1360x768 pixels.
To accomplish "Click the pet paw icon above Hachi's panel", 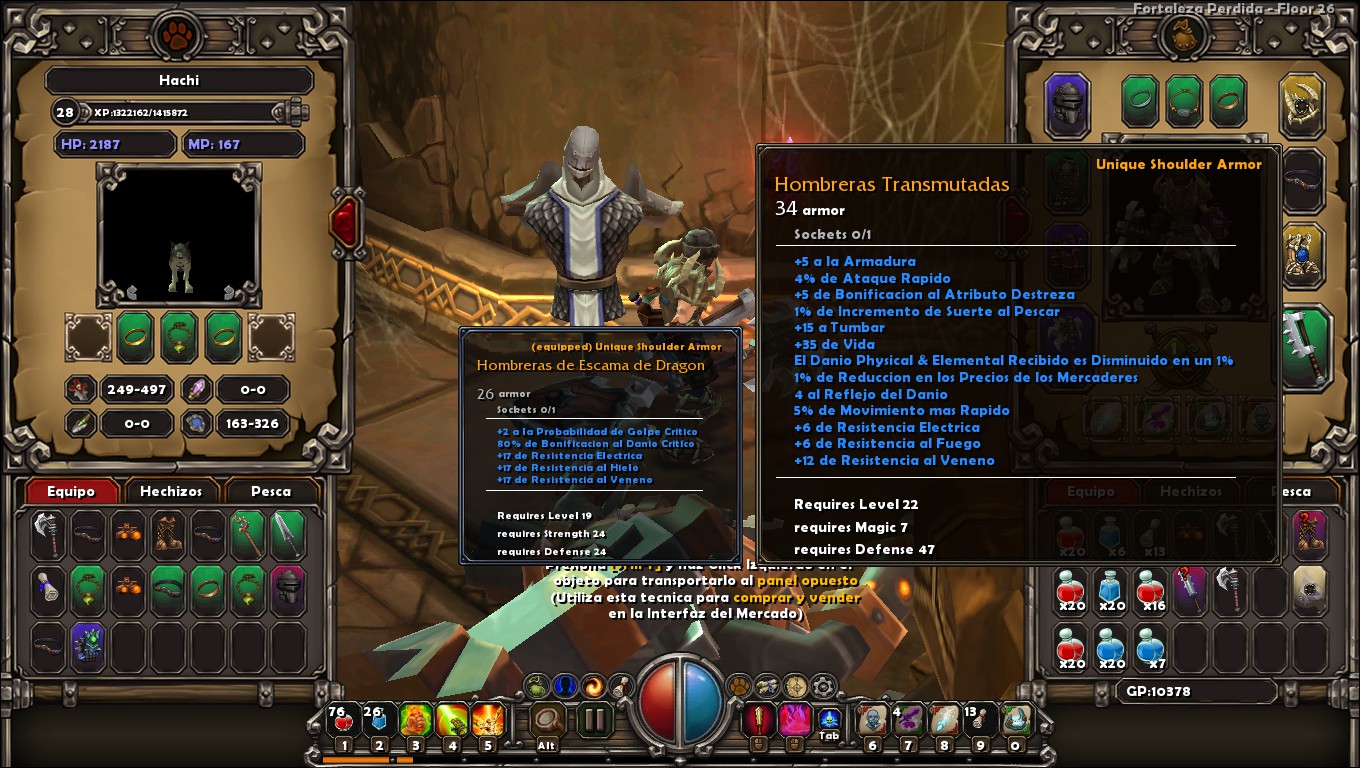I will [x=172, y=31].
